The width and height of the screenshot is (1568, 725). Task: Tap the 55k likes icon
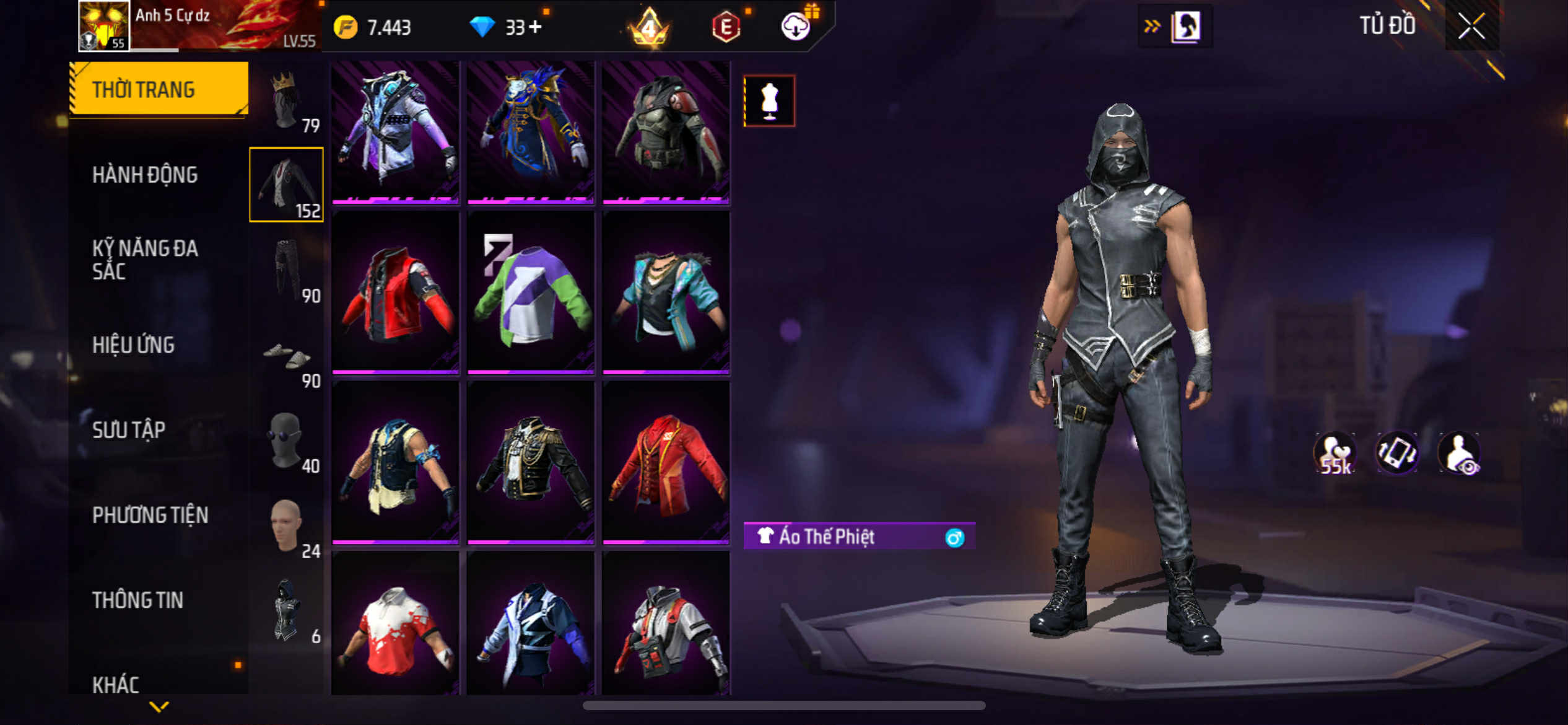click(x=1335, y=454)
